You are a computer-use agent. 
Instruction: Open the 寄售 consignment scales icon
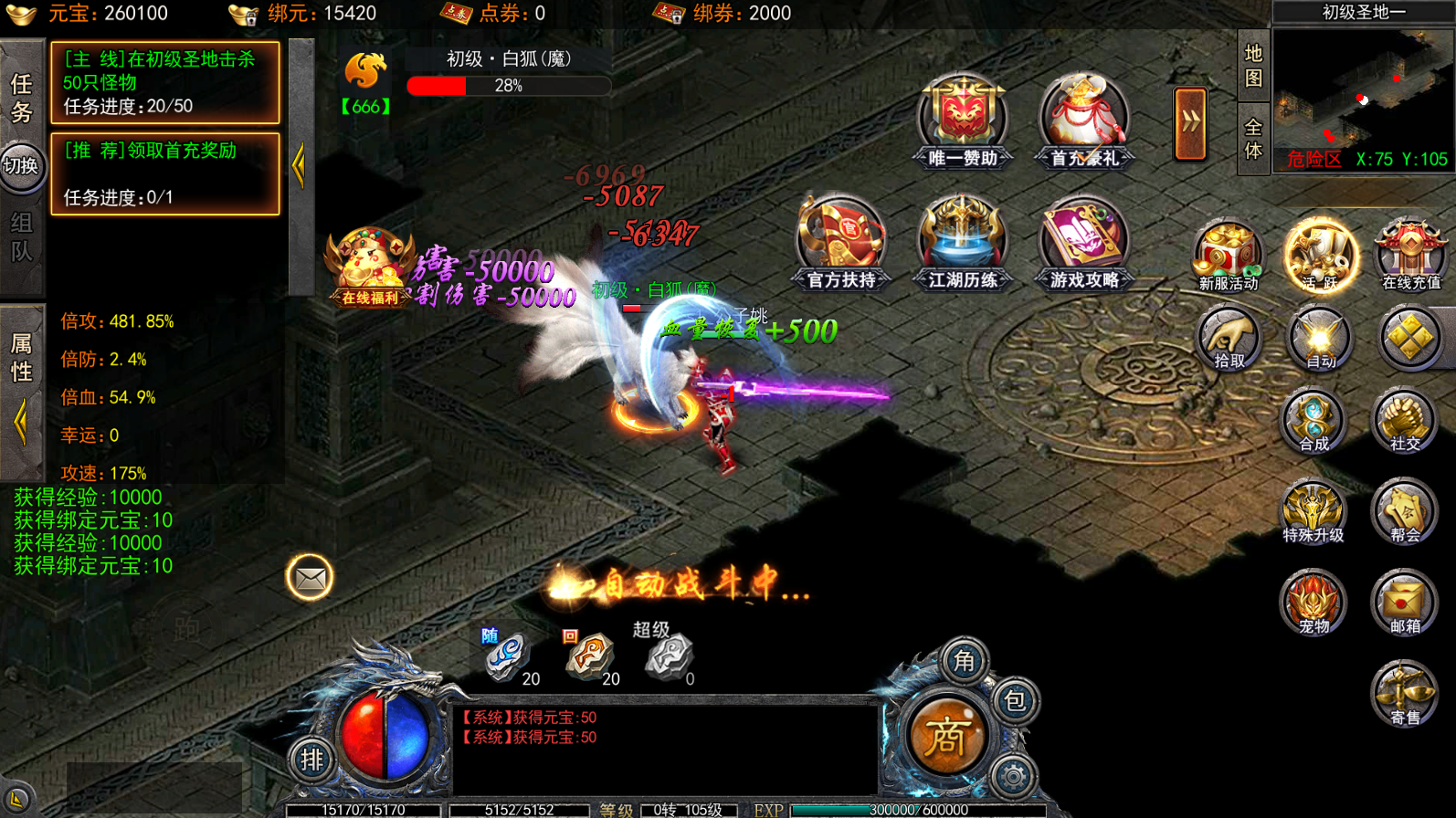click(x=1404, y=694)
